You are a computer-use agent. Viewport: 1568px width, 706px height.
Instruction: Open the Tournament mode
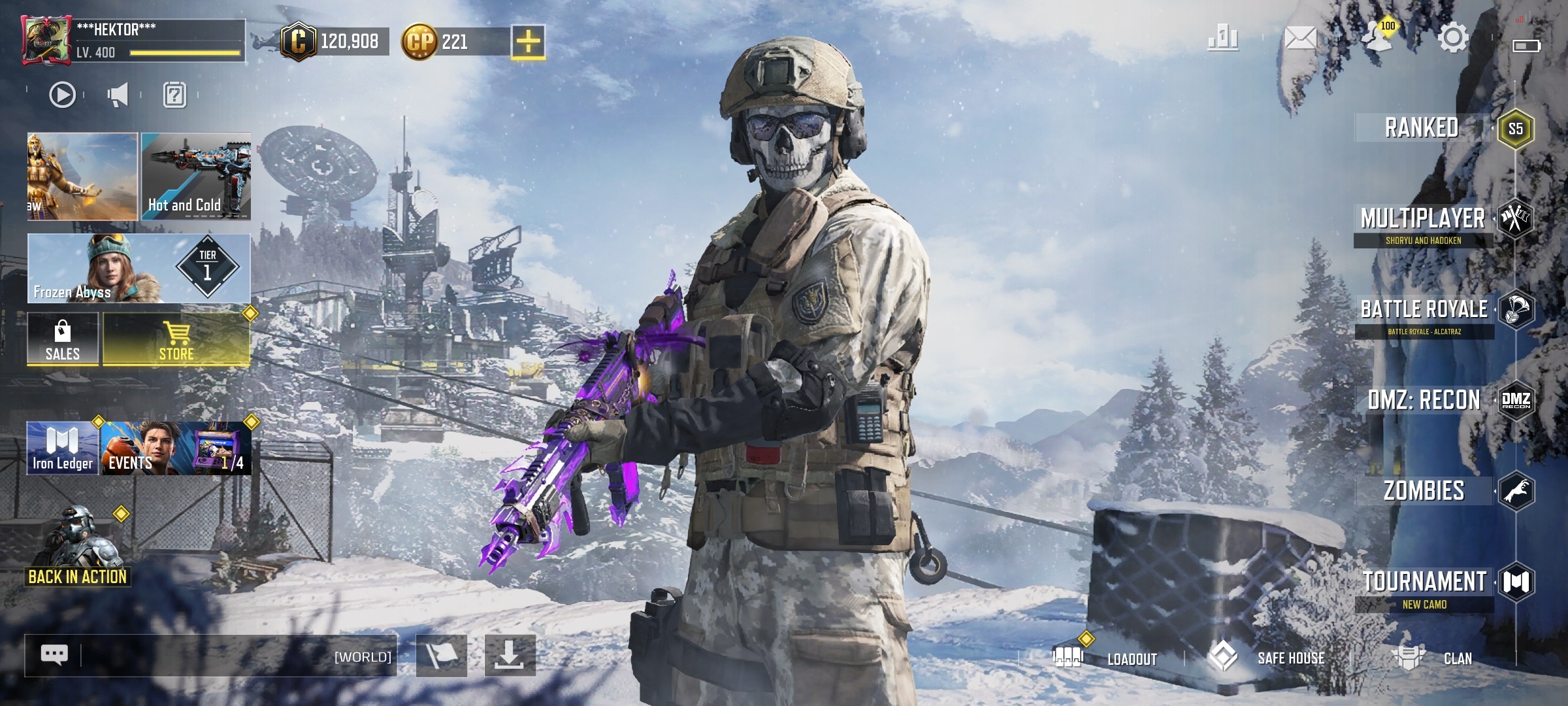[x=1424, y=582]
